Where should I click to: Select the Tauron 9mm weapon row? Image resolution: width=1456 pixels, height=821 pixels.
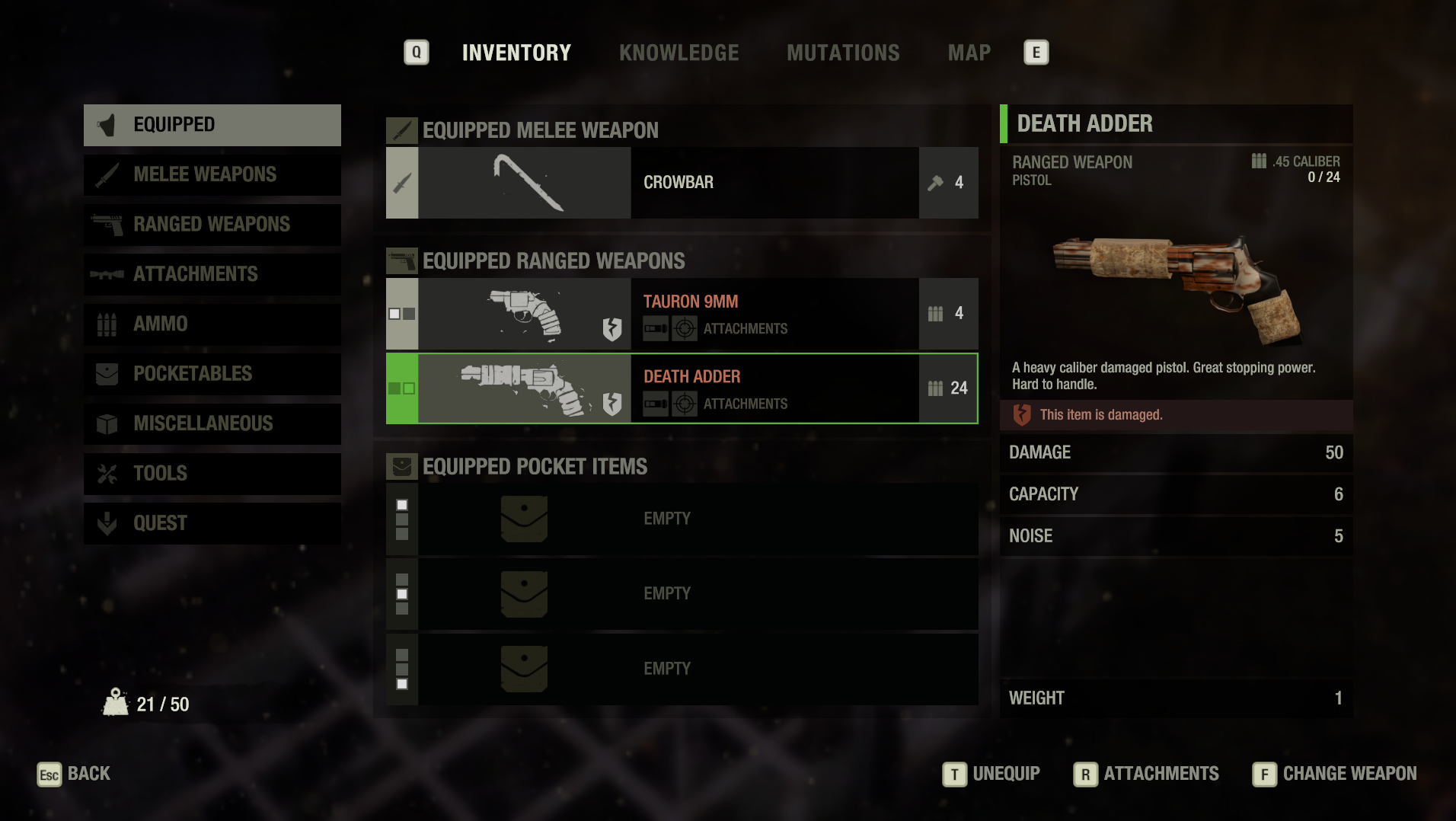click(682, 314)
